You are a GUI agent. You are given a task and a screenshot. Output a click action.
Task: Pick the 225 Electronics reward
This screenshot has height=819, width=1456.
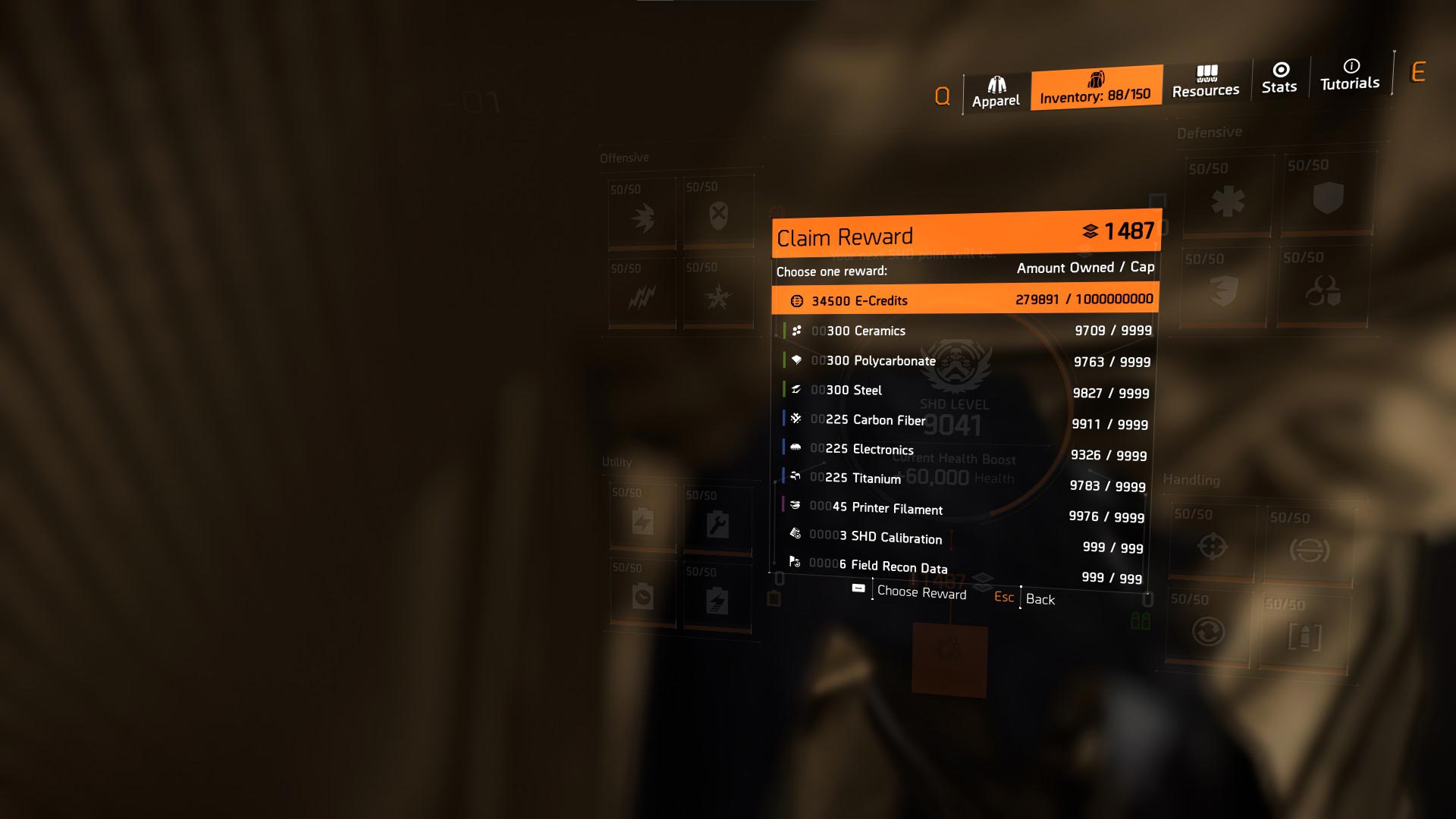(x=963, y=452)
